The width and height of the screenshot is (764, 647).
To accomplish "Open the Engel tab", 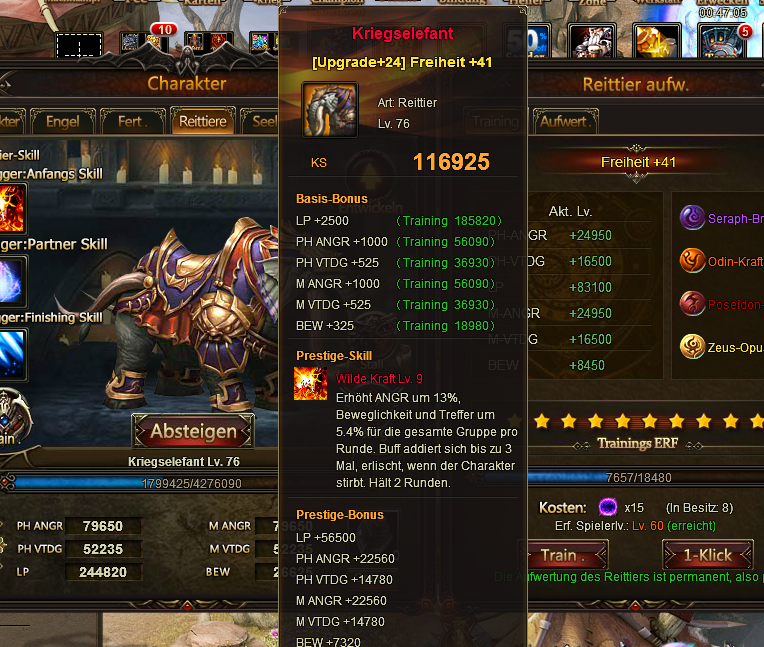I will [62, 122].
